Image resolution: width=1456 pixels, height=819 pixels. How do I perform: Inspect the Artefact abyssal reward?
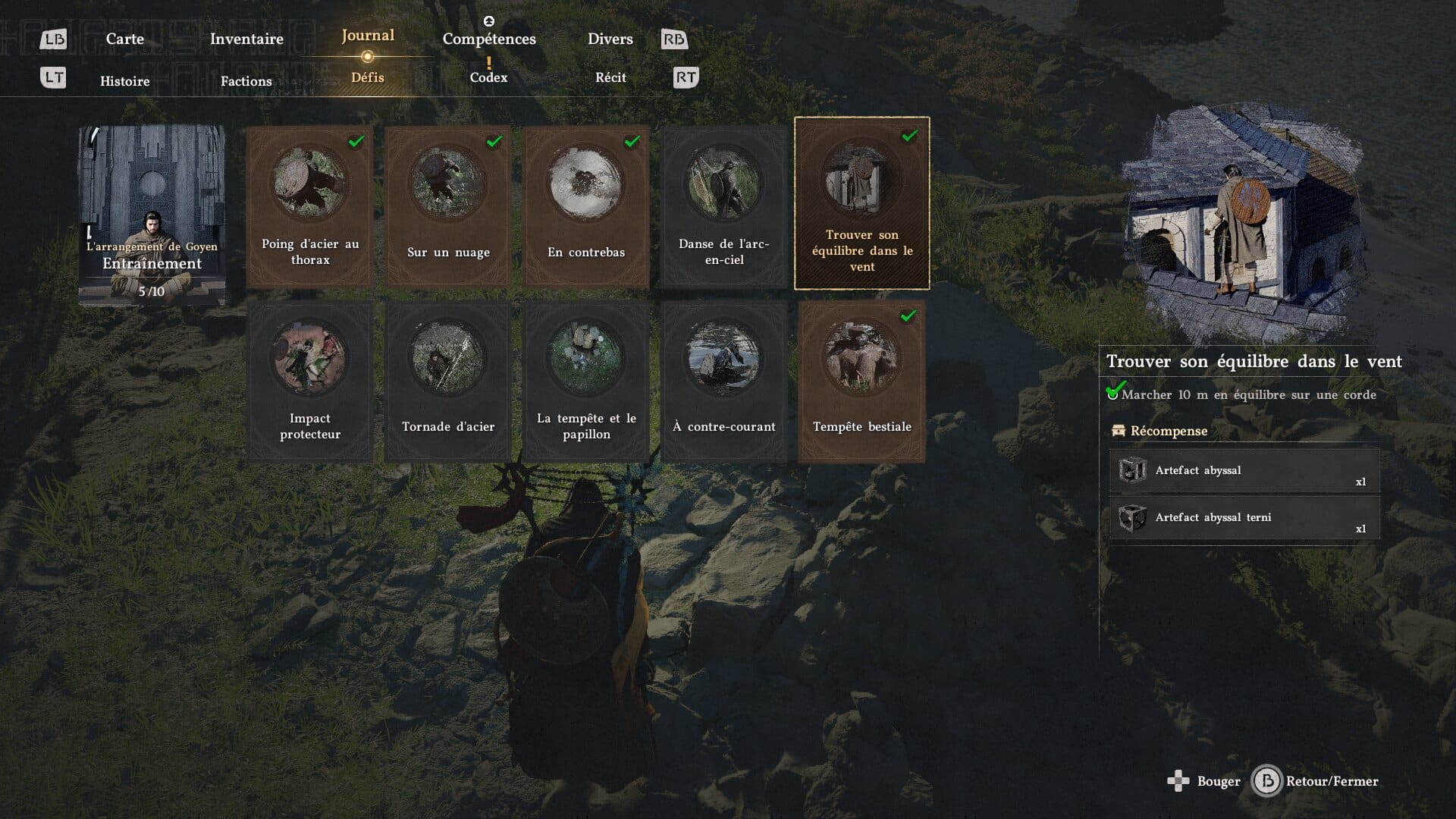pos(1244,471)
